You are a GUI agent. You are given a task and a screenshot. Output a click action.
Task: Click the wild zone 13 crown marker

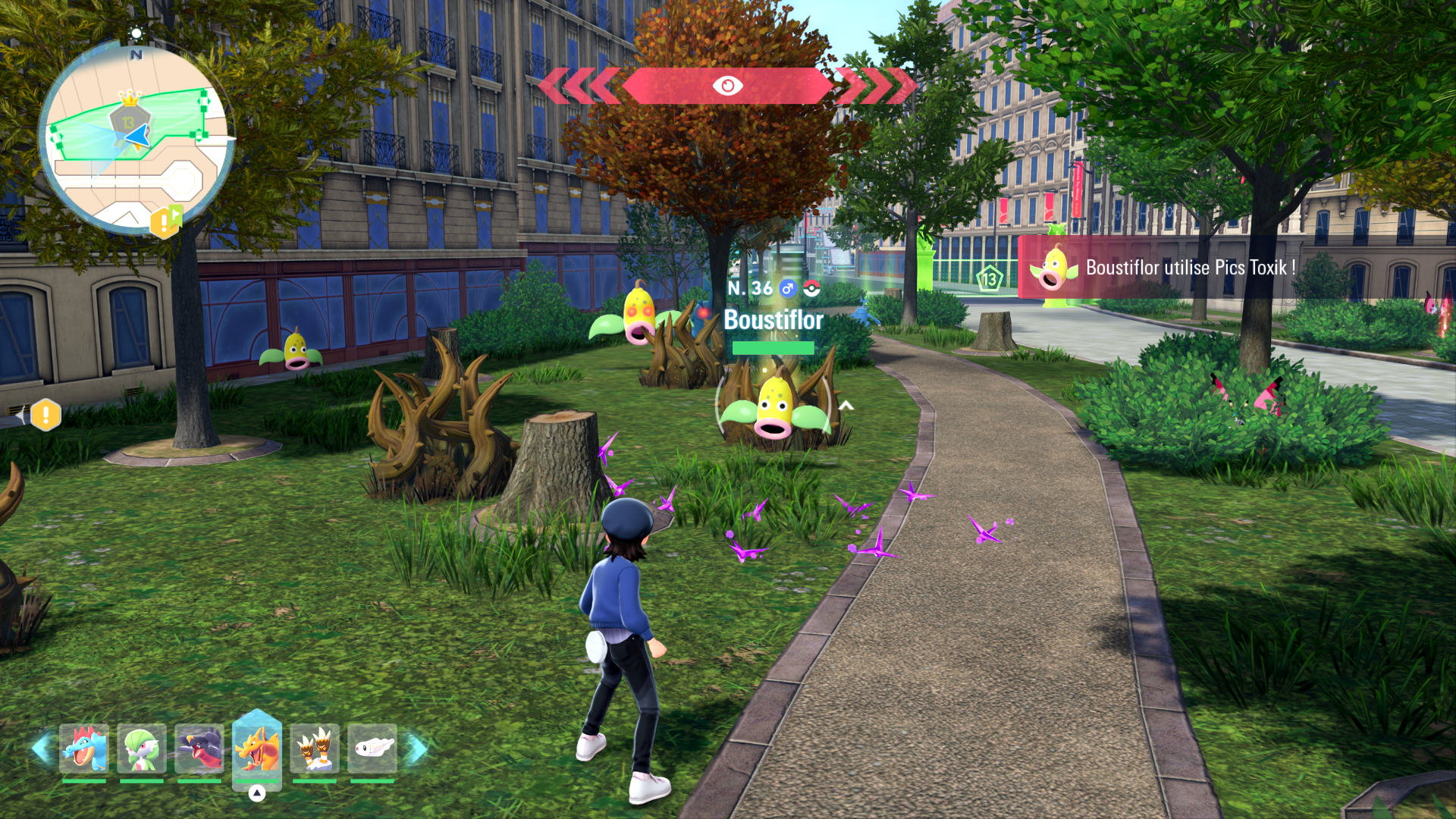click(x=130, y=115)
